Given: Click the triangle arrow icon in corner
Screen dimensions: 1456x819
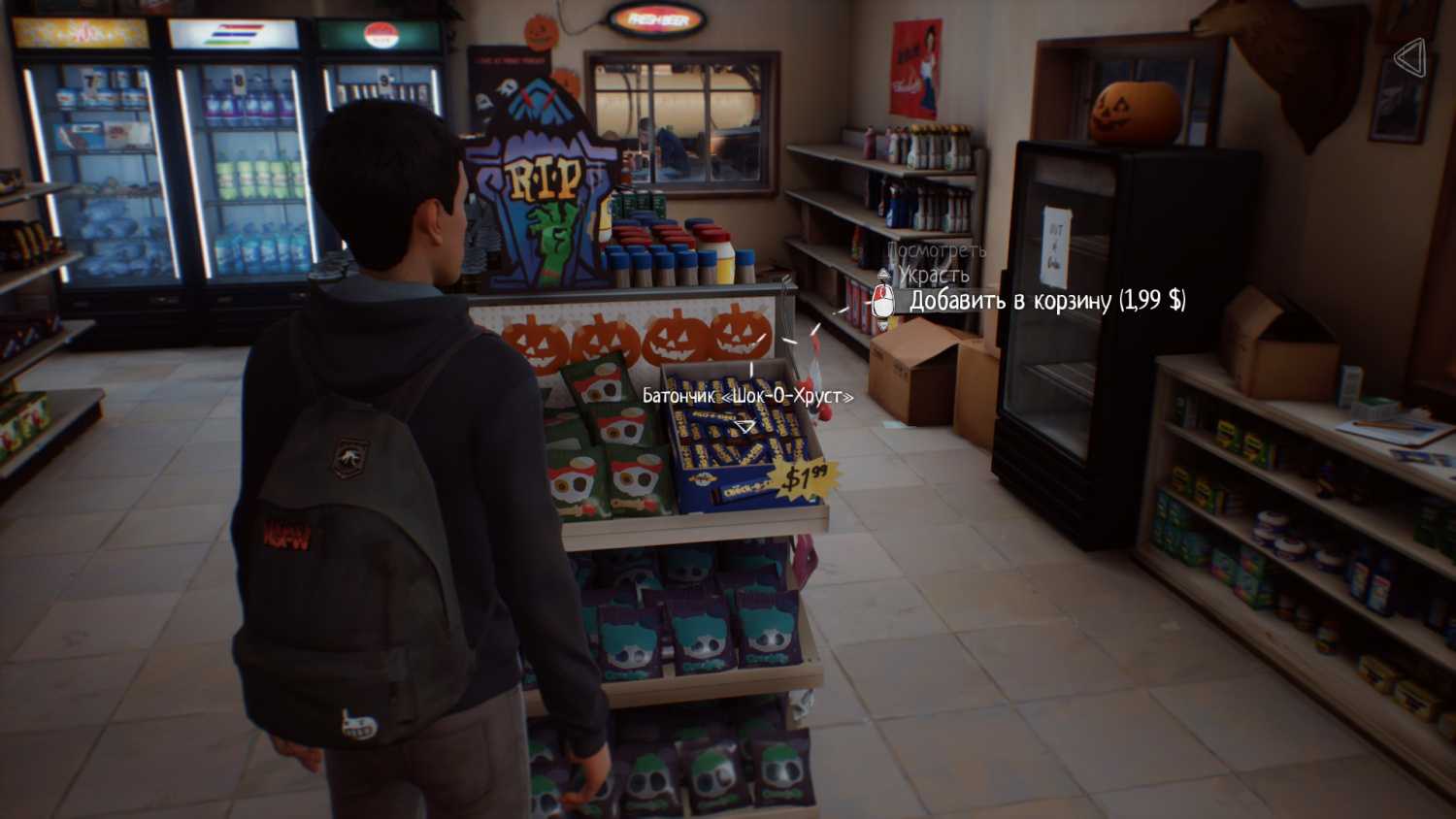Looking at the screenshot, I should pyautogui.click(x=1410, y=58).
